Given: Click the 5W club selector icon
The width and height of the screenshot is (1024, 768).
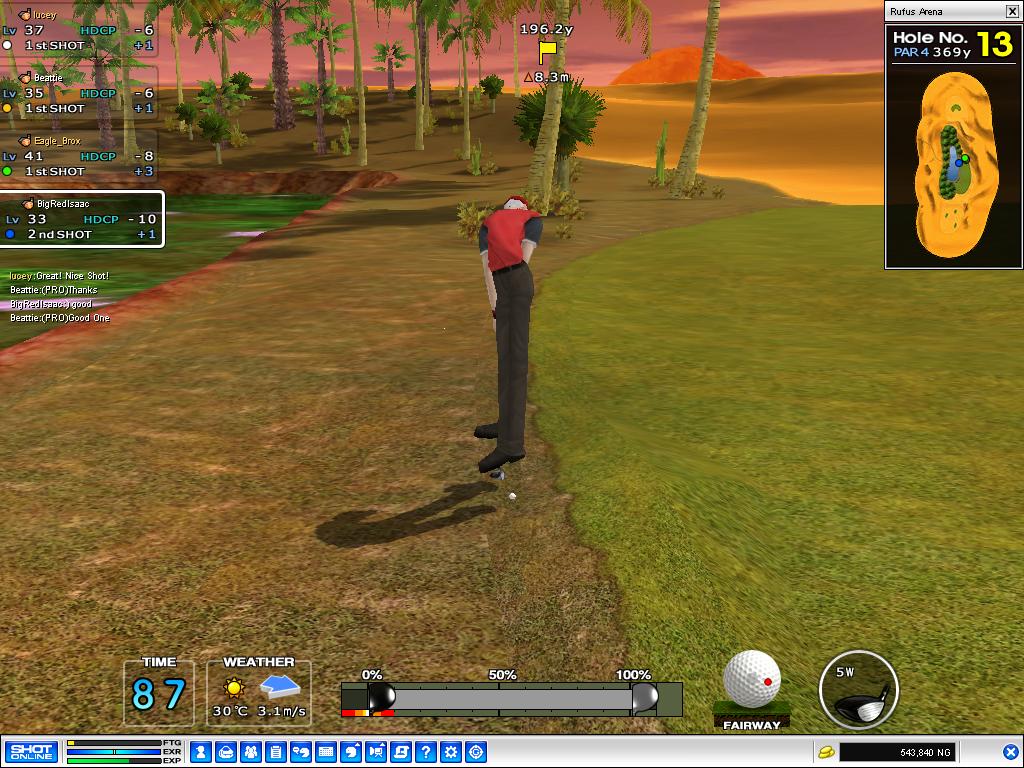Looking at the screenshot, I should [x=858, y=689].
